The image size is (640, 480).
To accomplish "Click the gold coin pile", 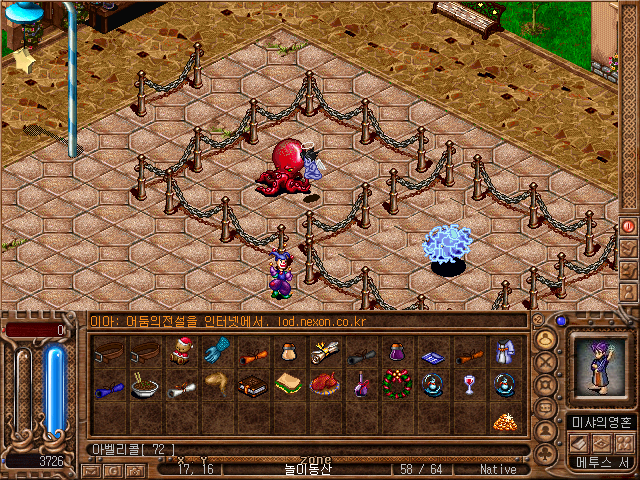I will coord(503,420).
